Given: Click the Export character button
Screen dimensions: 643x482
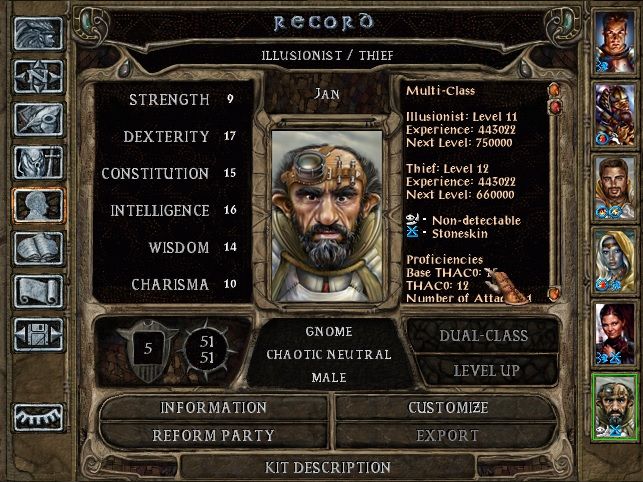Looking at the screenshot, I should point(448,436).
